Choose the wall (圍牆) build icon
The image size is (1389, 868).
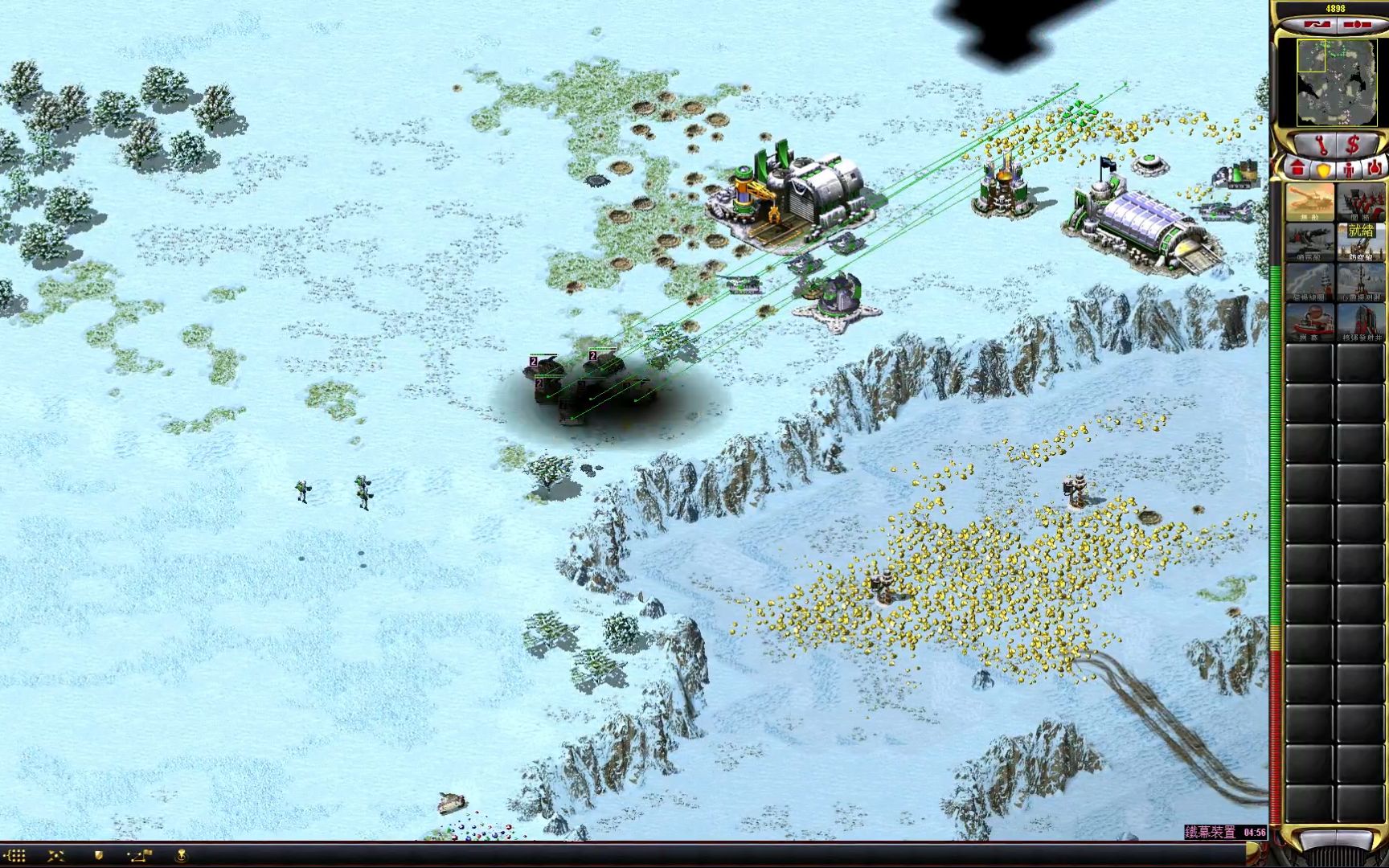coord(1361,202)
